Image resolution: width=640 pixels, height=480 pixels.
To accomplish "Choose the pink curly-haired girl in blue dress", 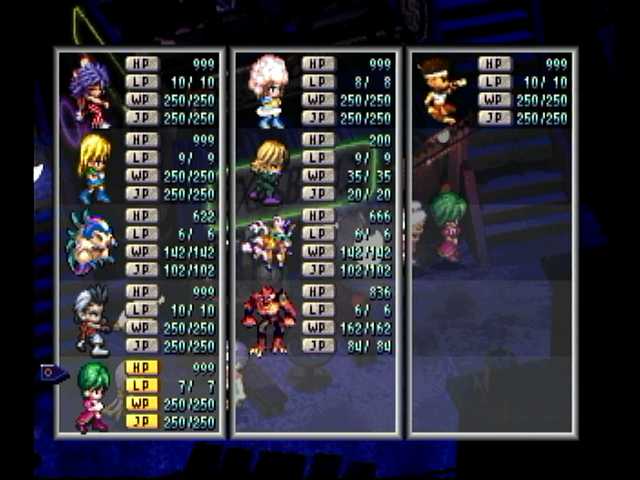I will click(267, 90).
